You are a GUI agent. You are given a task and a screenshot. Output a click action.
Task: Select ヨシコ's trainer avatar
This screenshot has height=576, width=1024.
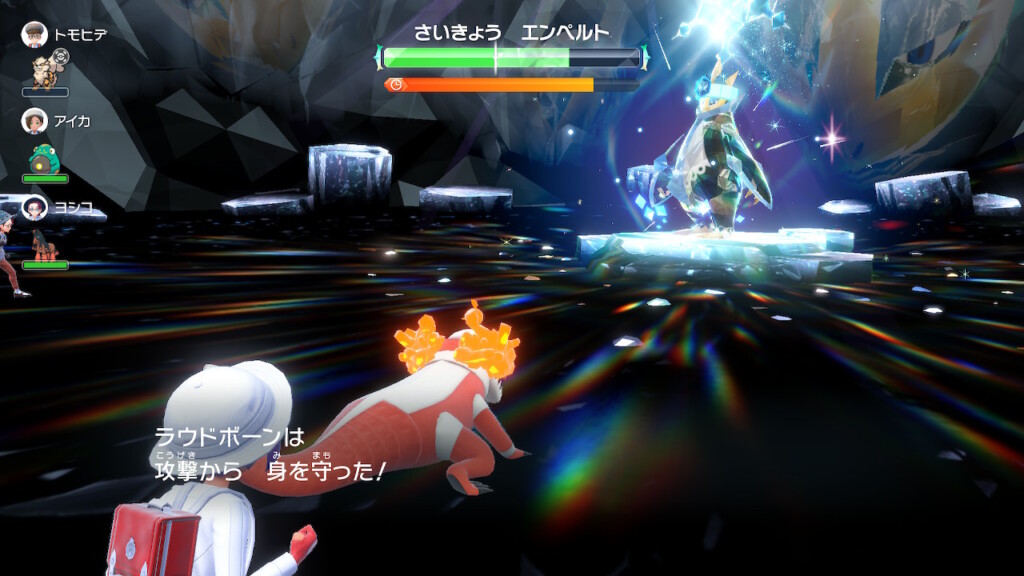point(35,208)
